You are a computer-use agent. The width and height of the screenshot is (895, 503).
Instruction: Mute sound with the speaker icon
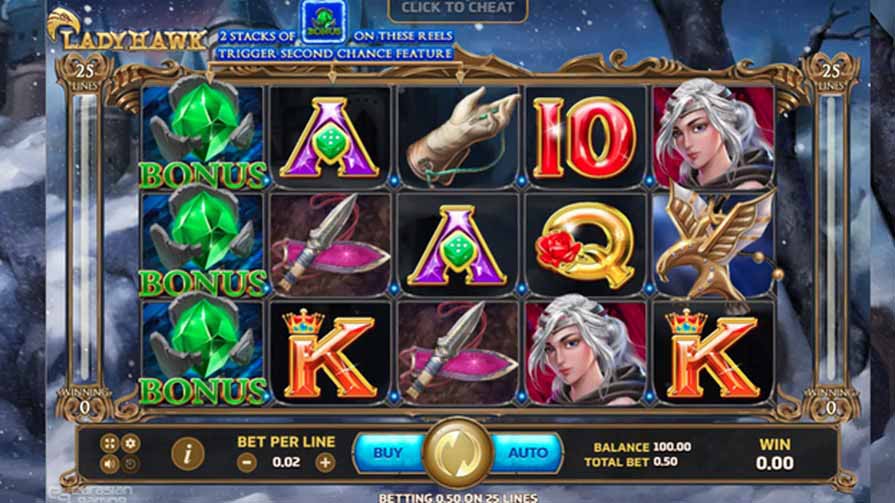(110, 464)
